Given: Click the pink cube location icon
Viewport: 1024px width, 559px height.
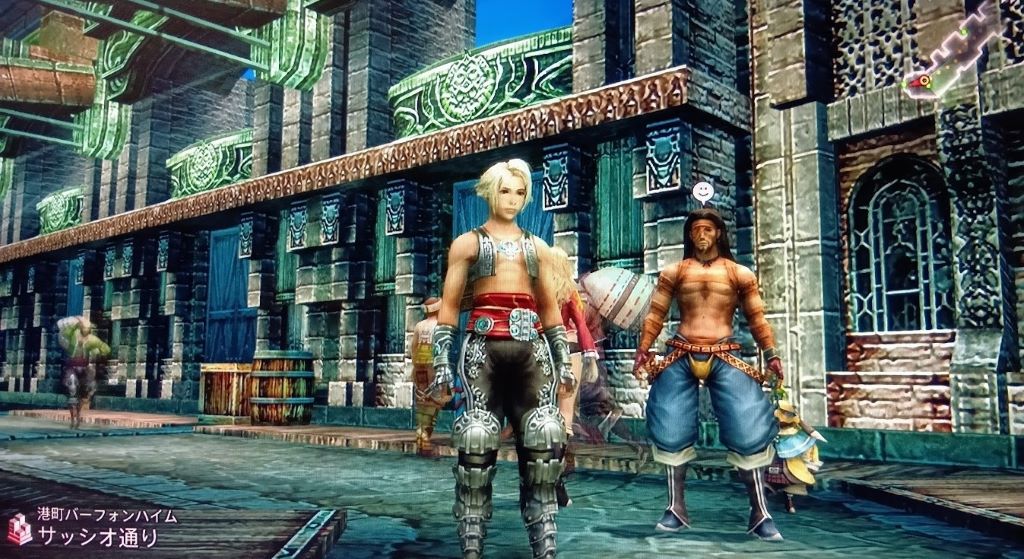Looking at the screenshot, I should (x=19, y=527).
